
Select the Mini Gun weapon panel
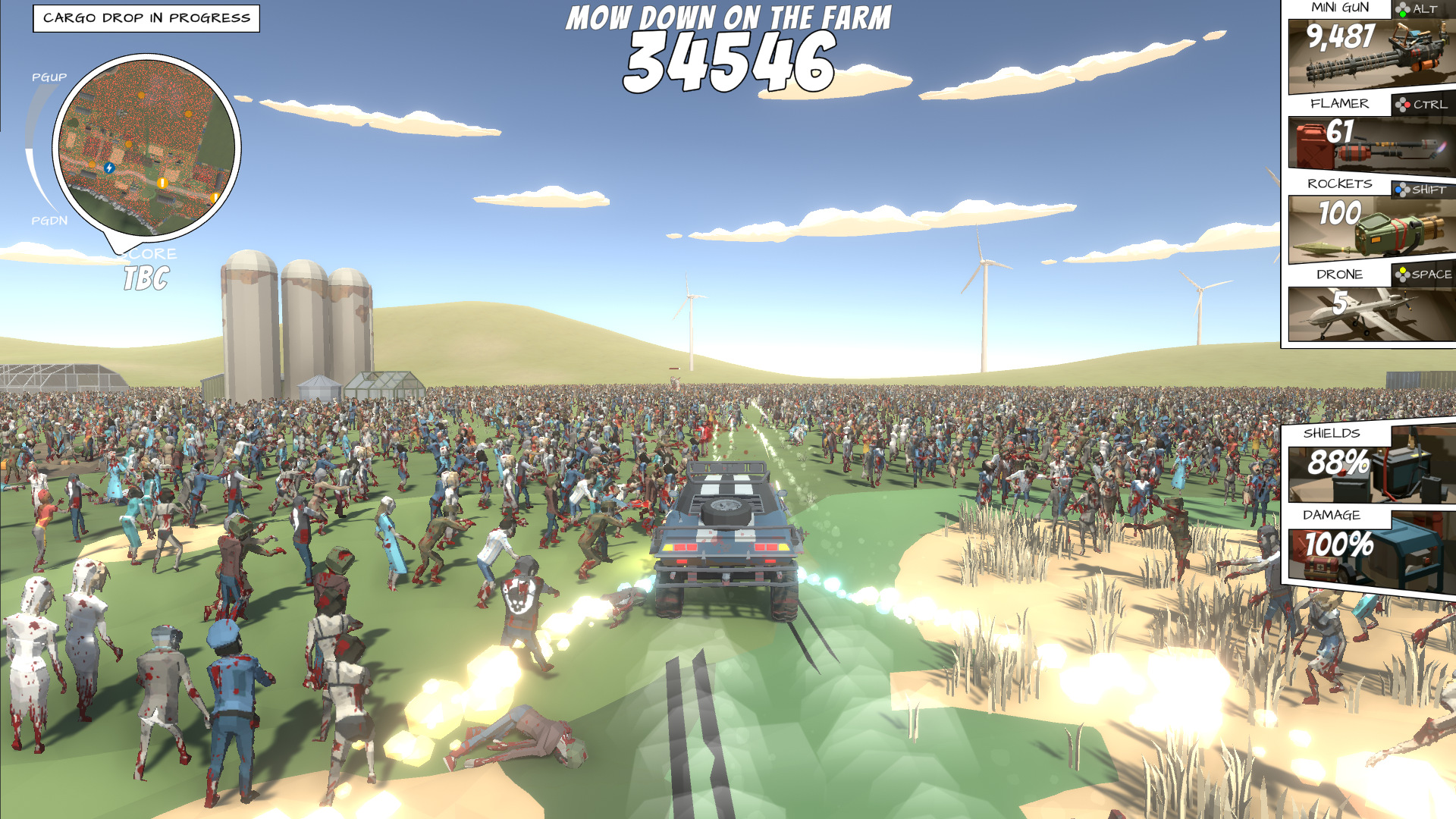(1371, 55)
